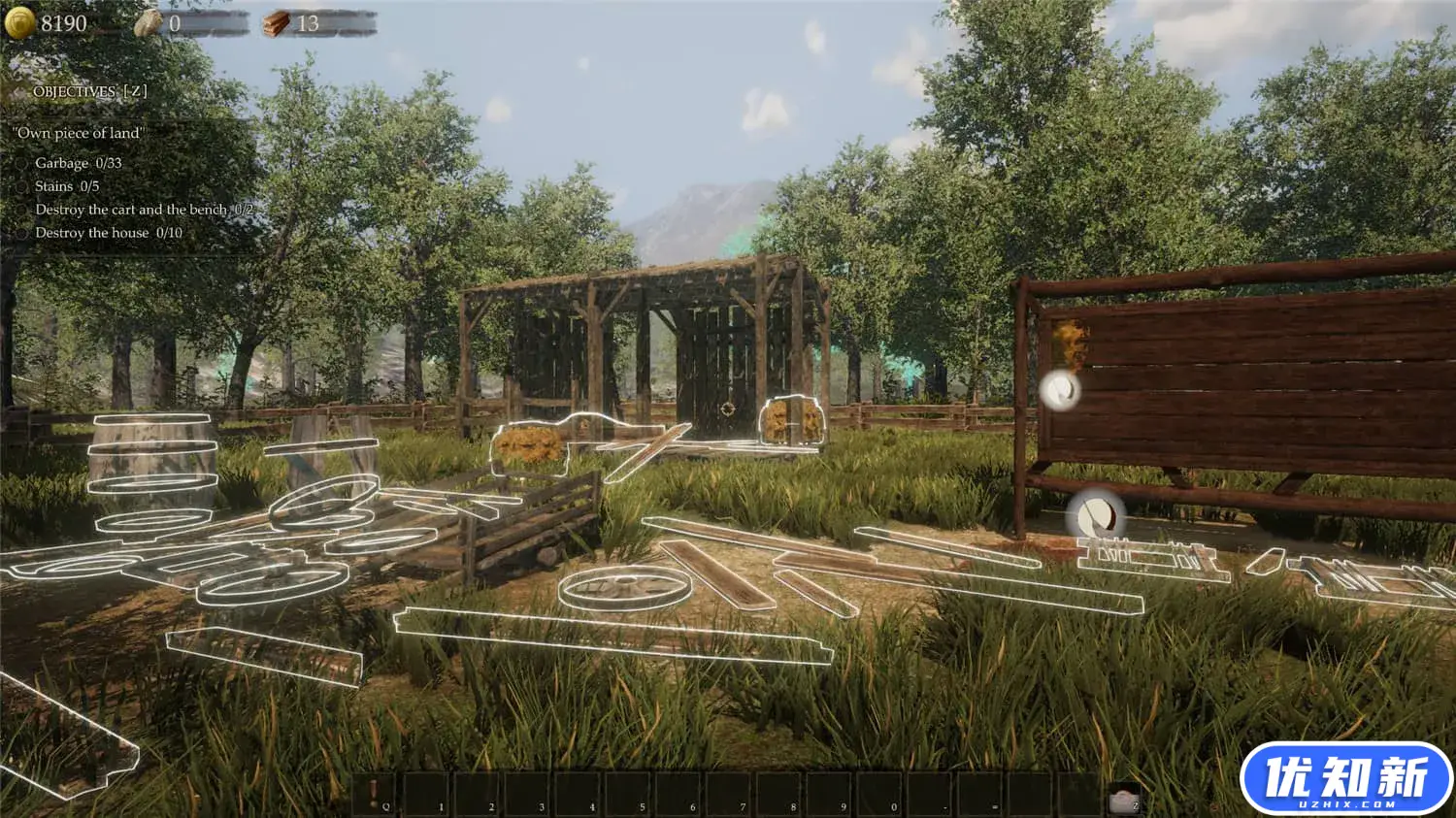Select the Q hotbar slot with exclamation tool
1456x818 pixels.
click(x=376, y=794)
